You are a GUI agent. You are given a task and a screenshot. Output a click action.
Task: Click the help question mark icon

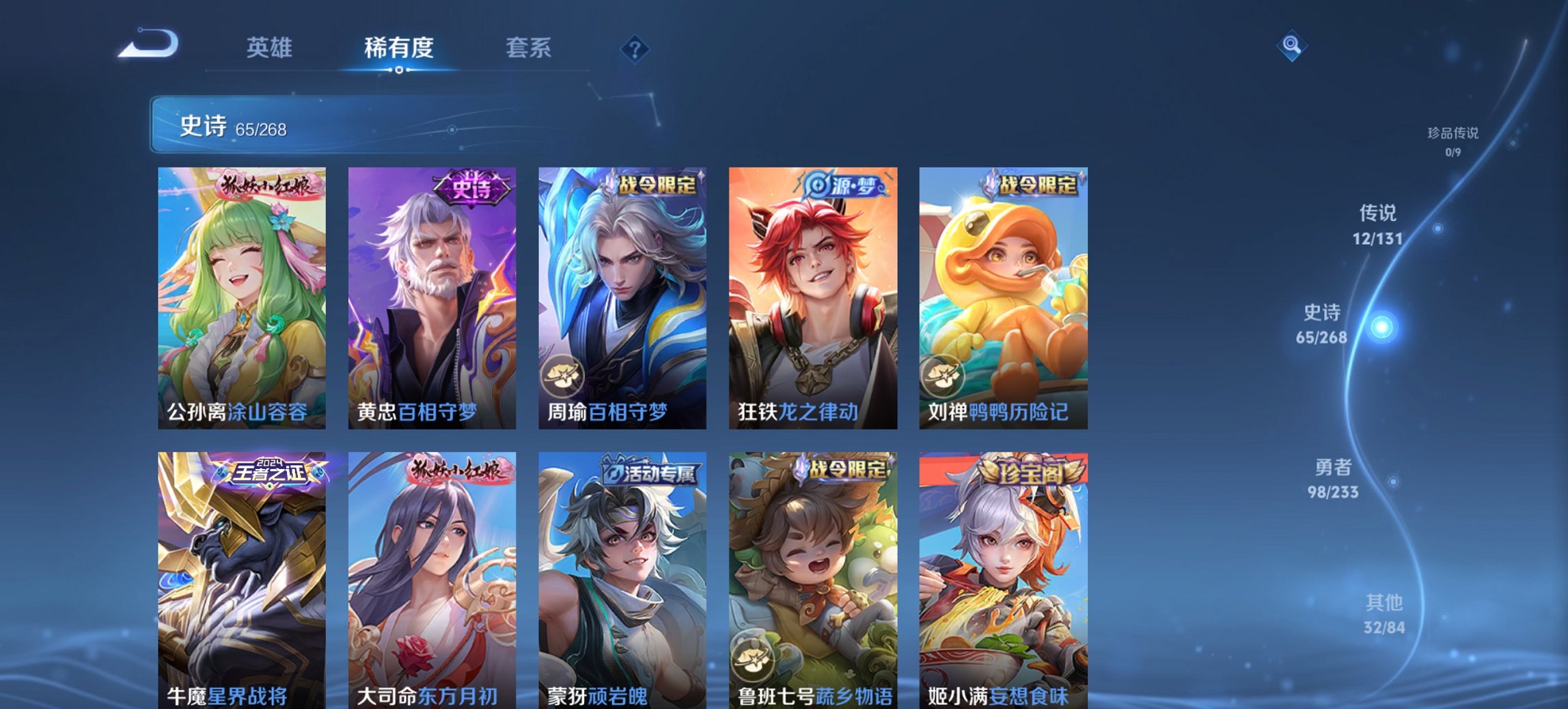pos(635,51)
